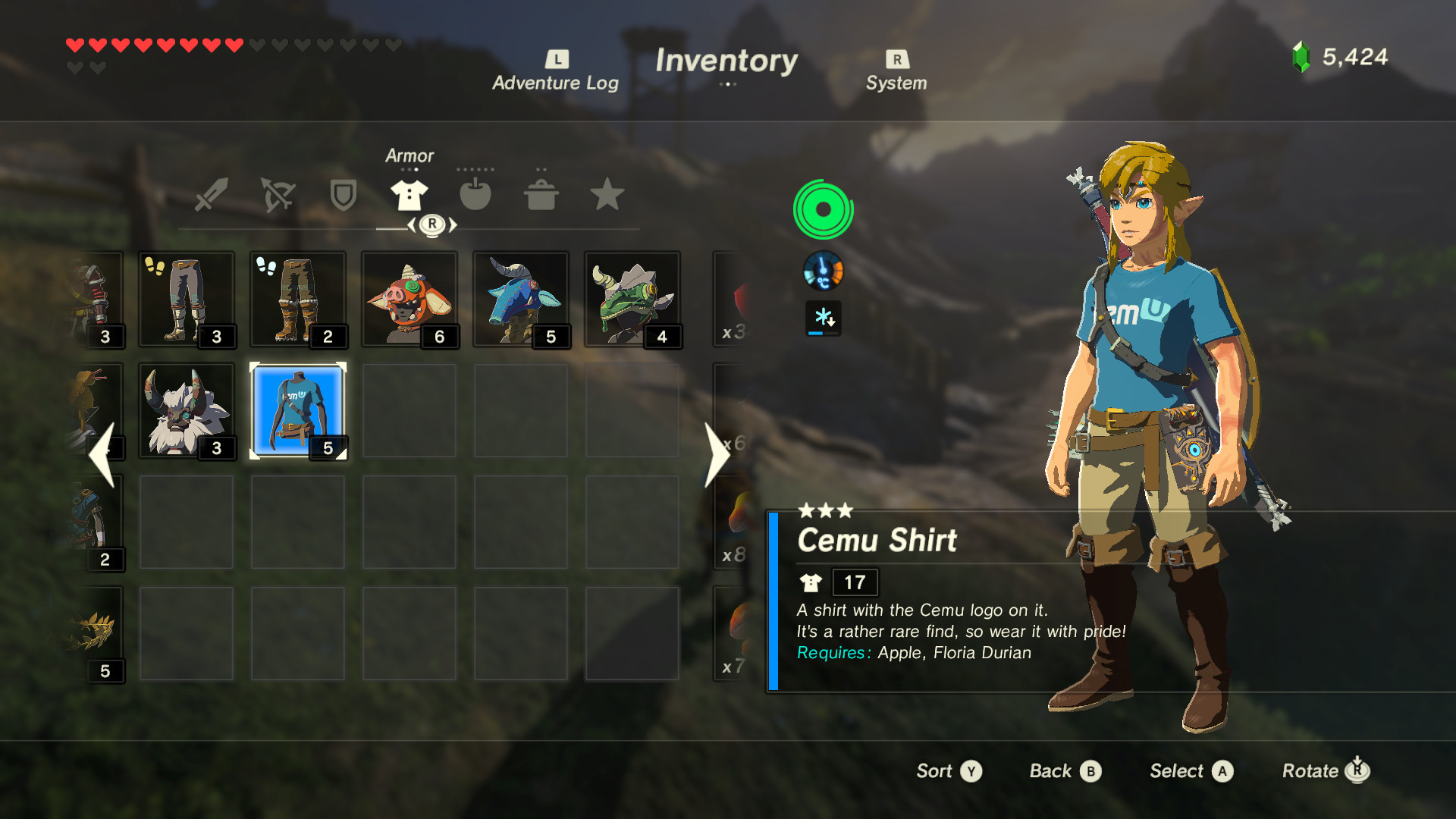Open the bow inventory category
Screen dimensions: 1456x819
[276, 195]
